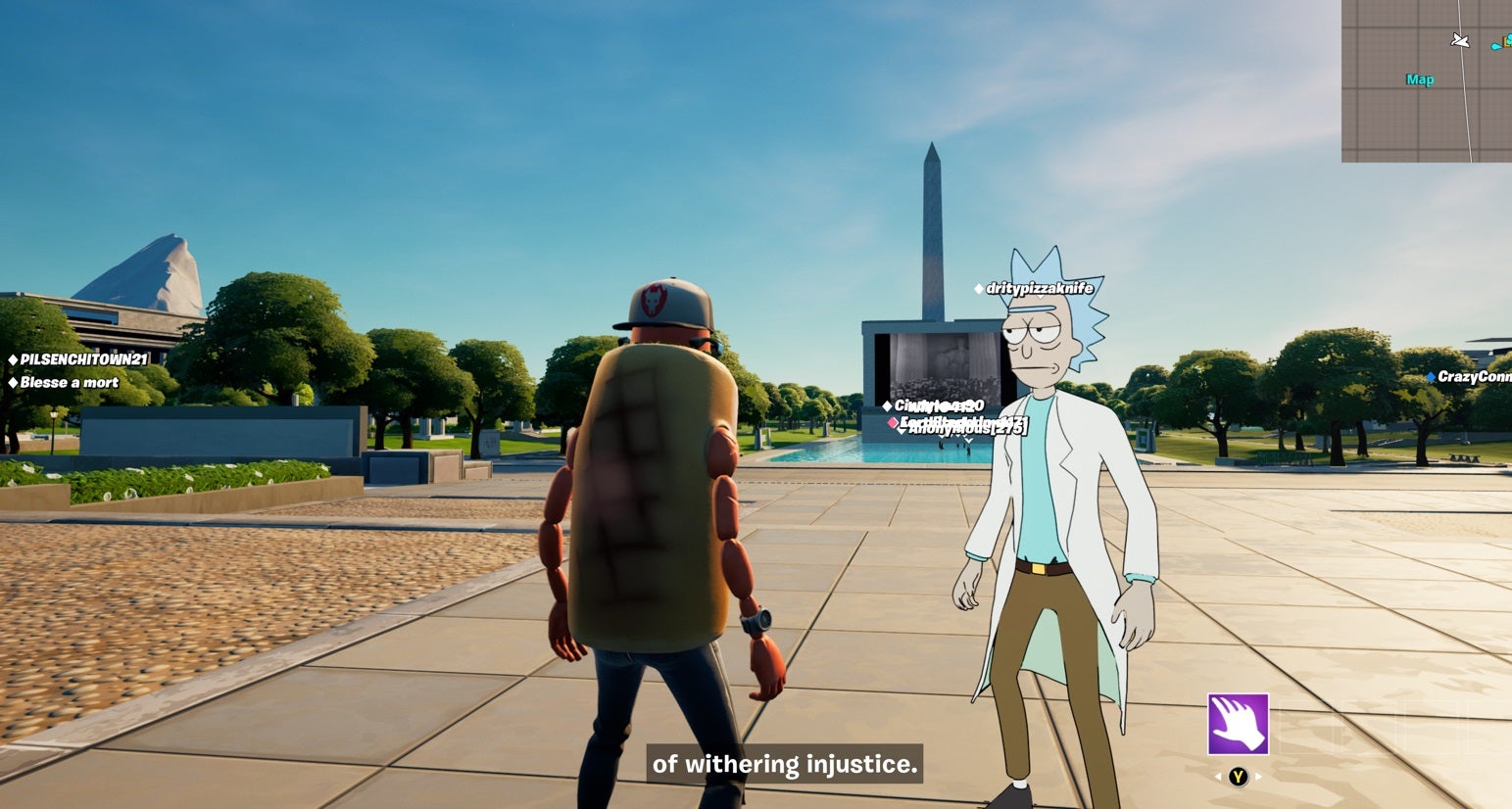
Task: Select the purple glove emote icon
Action: tap(1239, 726)
